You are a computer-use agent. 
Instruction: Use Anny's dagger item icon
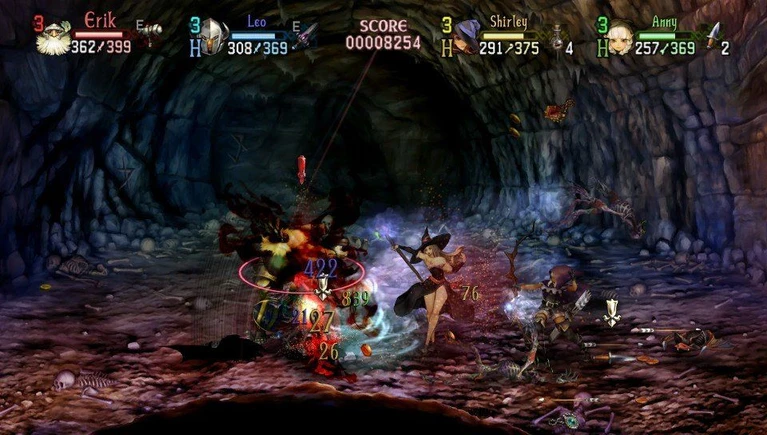coord(711,37)
